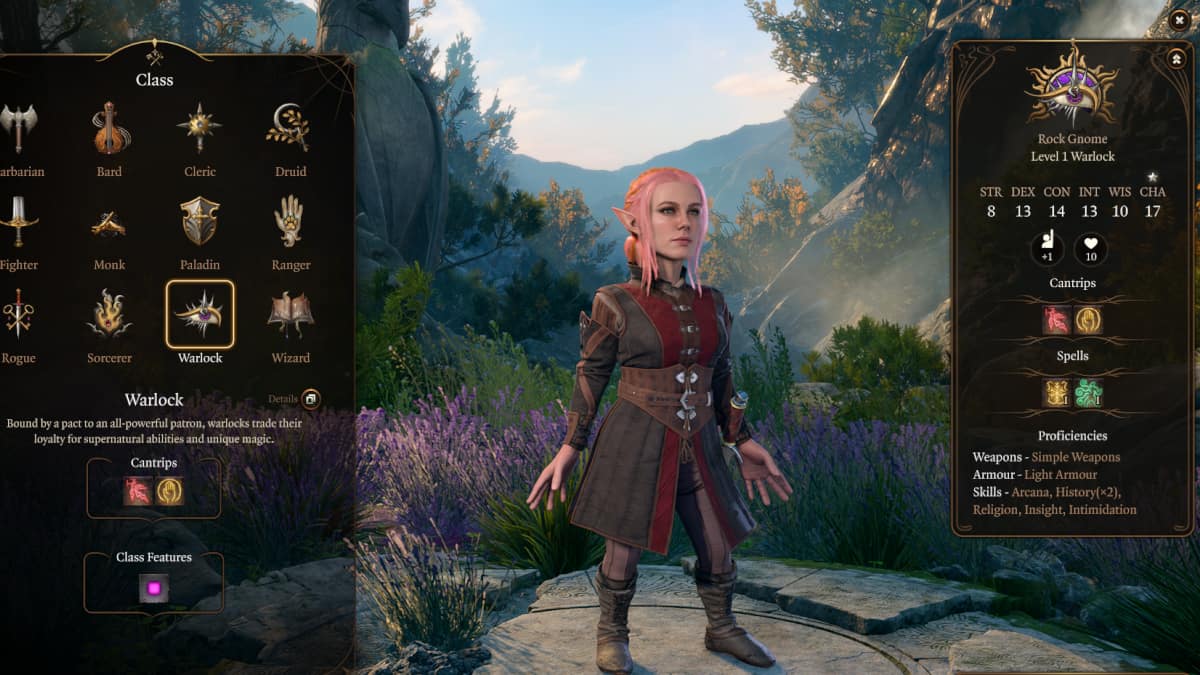Choose the Wizard class
Screen dimensions: 1200x675
tap(290, 314)
